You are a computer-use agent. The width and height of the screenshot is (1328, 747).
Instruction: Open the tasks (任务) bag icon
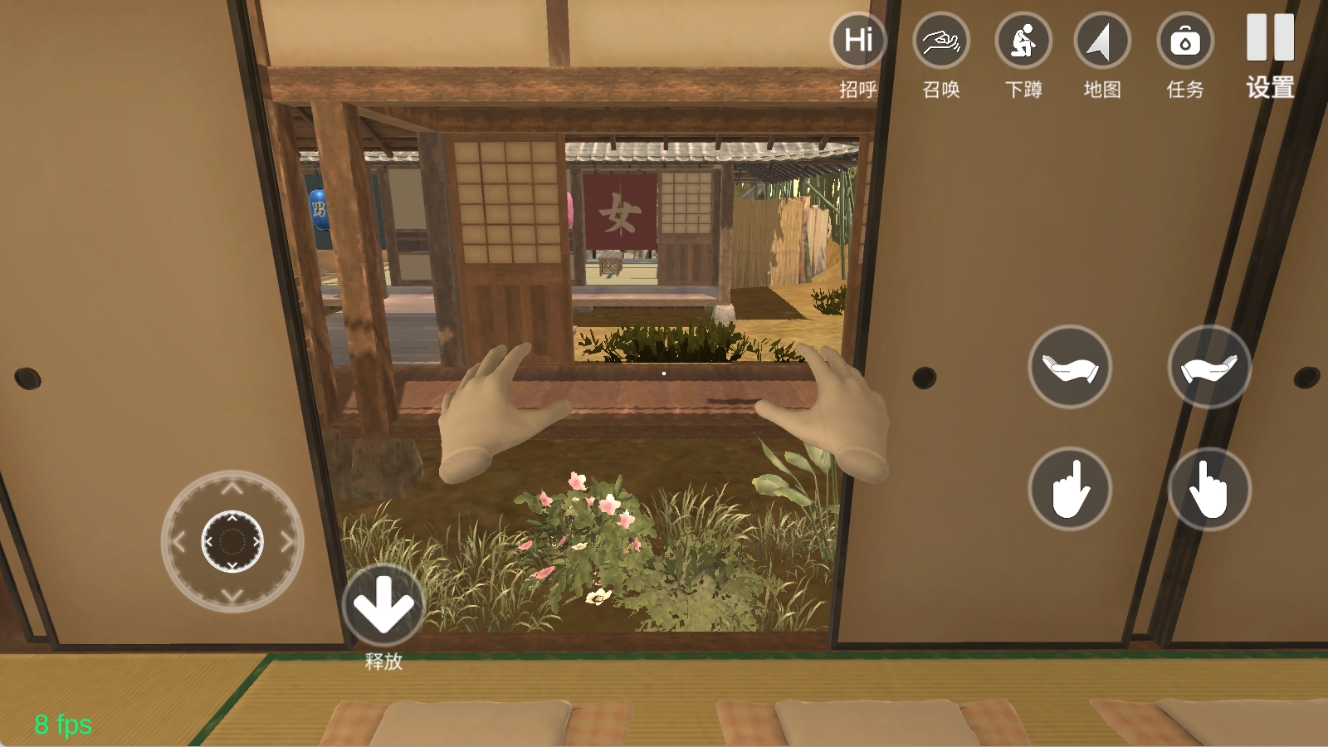(x=1185, y=42)
